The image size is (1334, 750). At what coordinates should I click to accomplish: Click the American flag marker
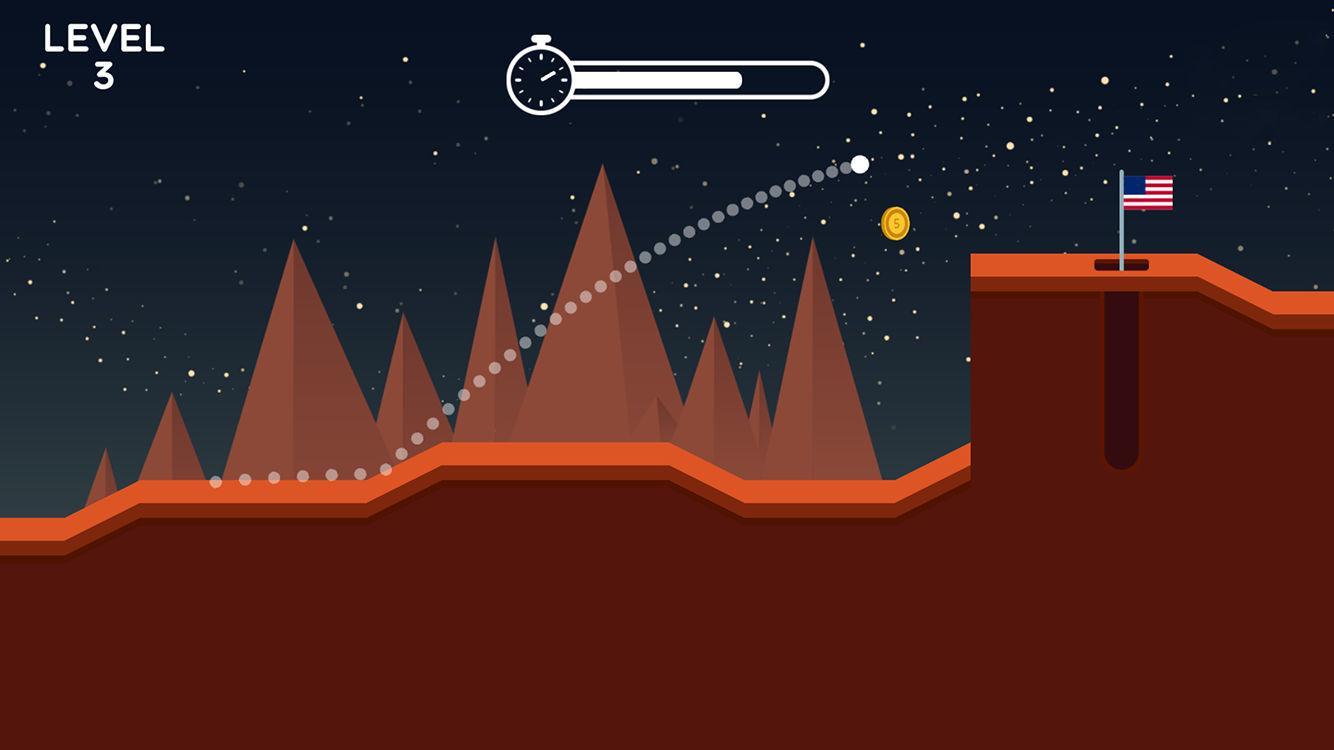click(1148, 192)
